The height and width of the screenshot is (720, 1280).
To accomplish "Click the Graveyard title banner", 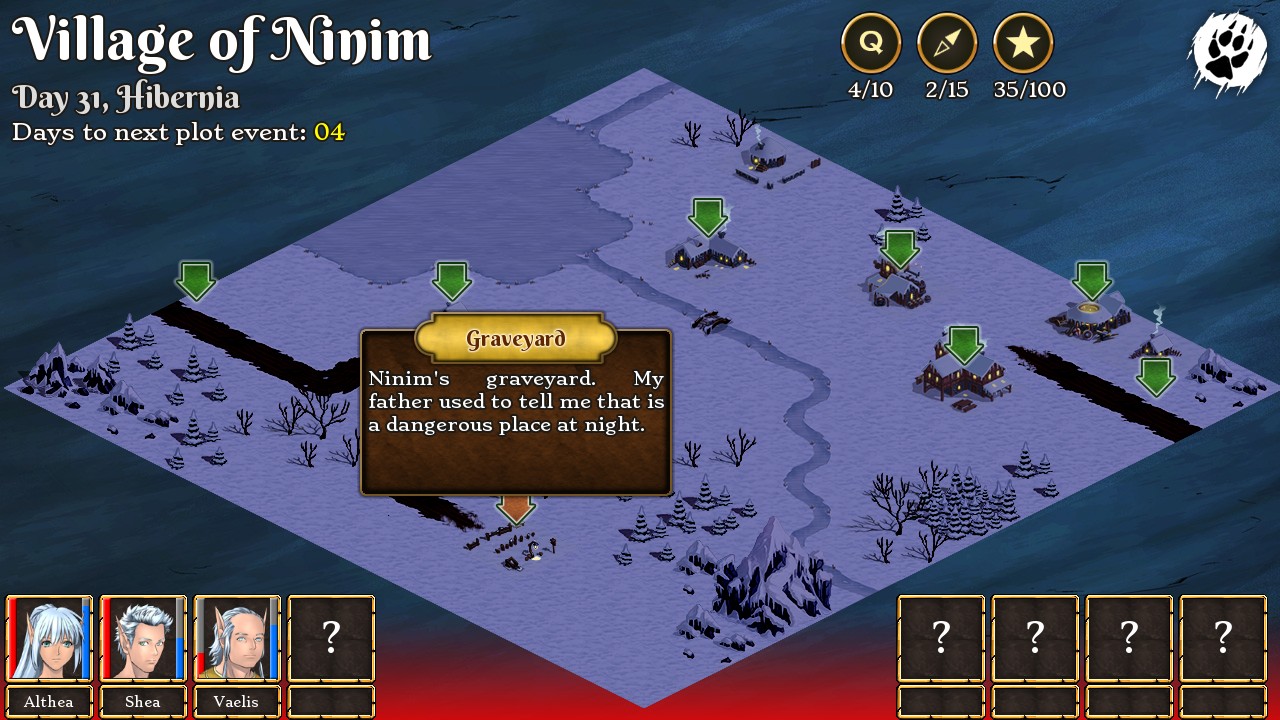I will pos(514,338).
